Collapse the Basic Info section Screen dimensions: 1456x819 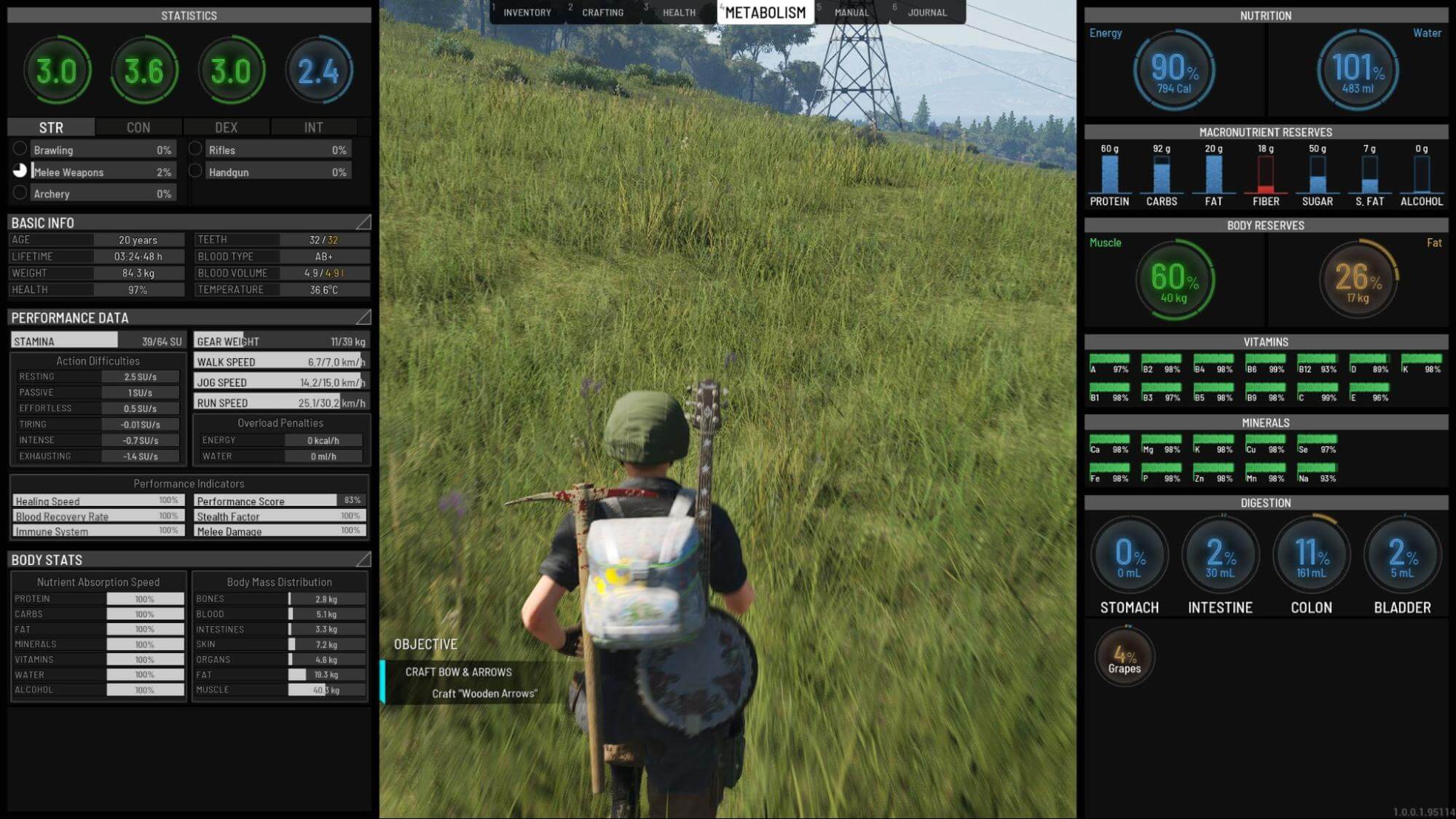363,222
